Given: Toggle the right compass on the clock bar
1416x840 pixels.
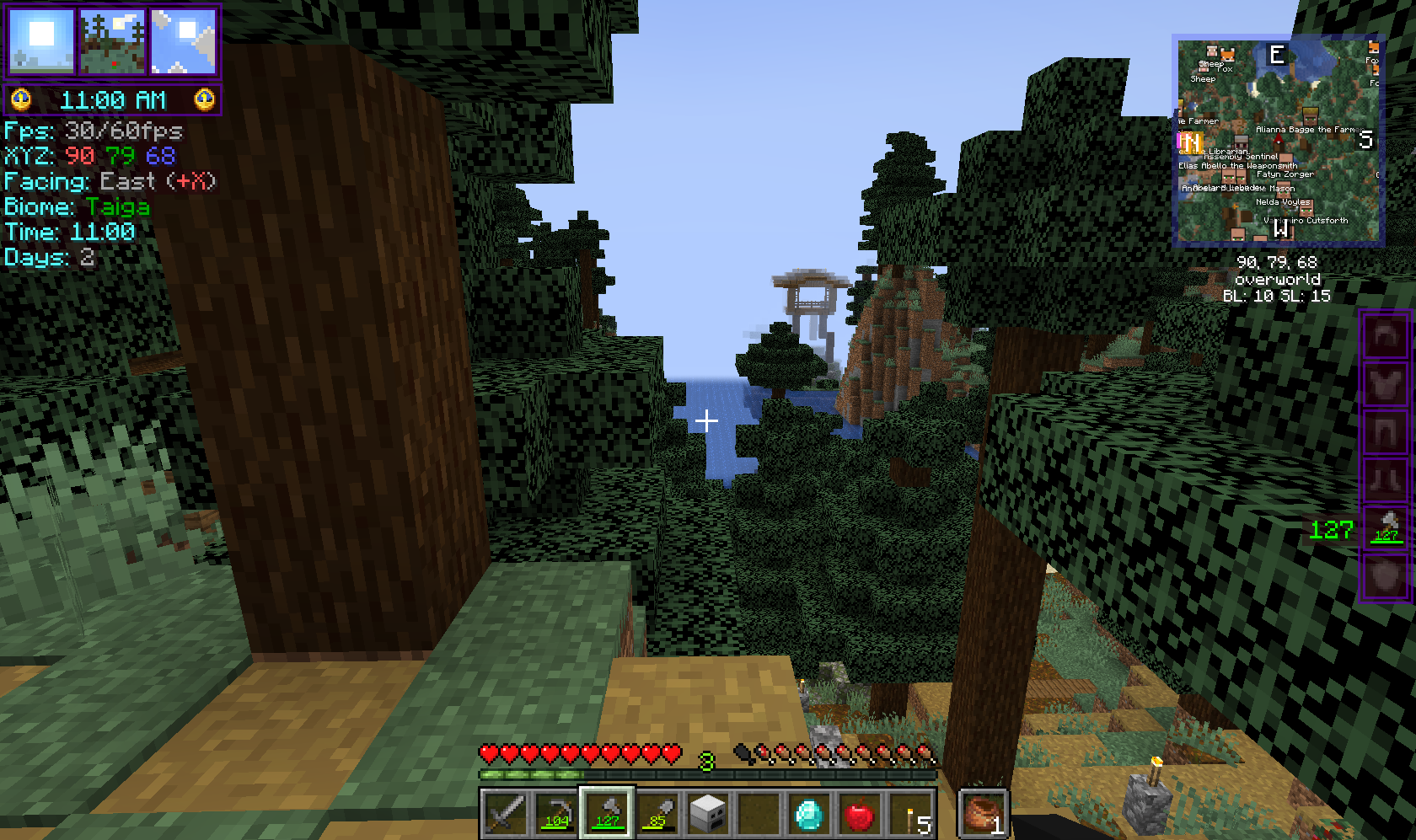Looking at the screenshot, I should point(202,99).
